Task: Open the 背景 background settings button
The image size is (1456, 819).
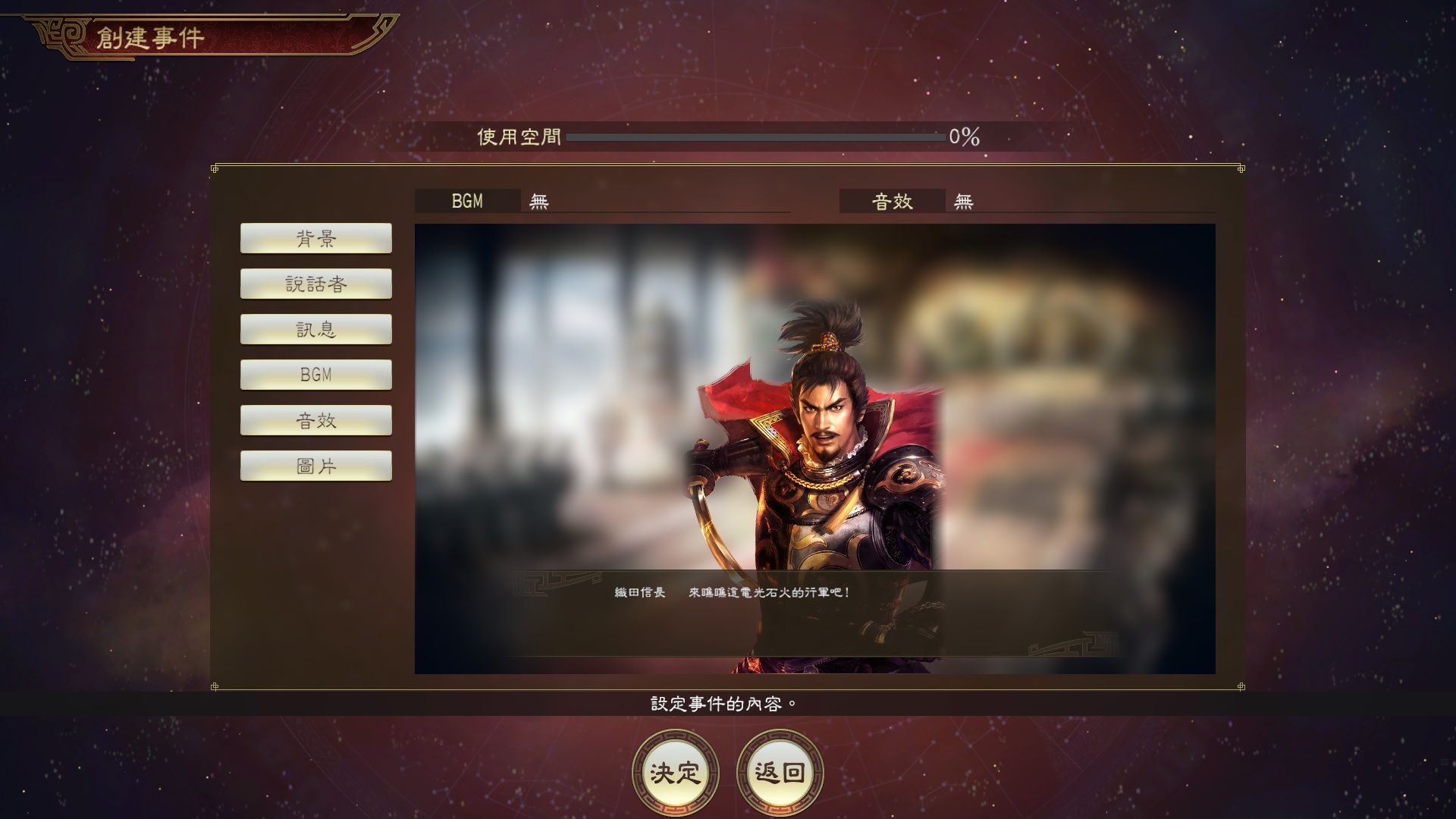Action: point(316,238)
